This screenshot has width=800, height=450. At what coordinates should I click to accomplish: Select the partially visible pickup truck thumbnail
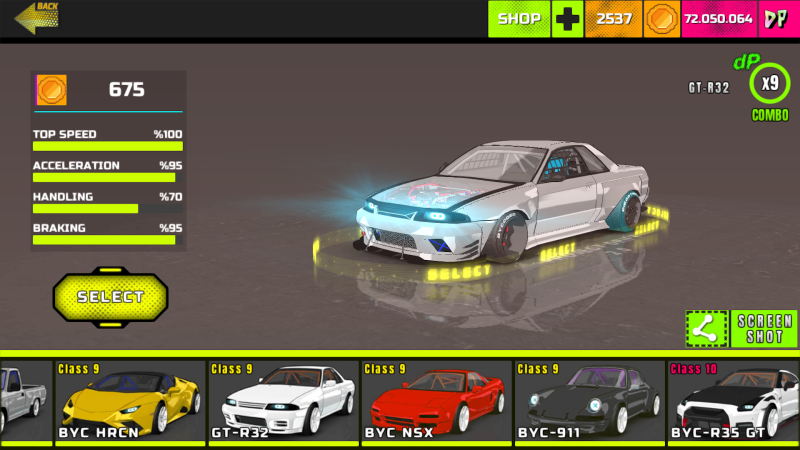pos(25,402)
